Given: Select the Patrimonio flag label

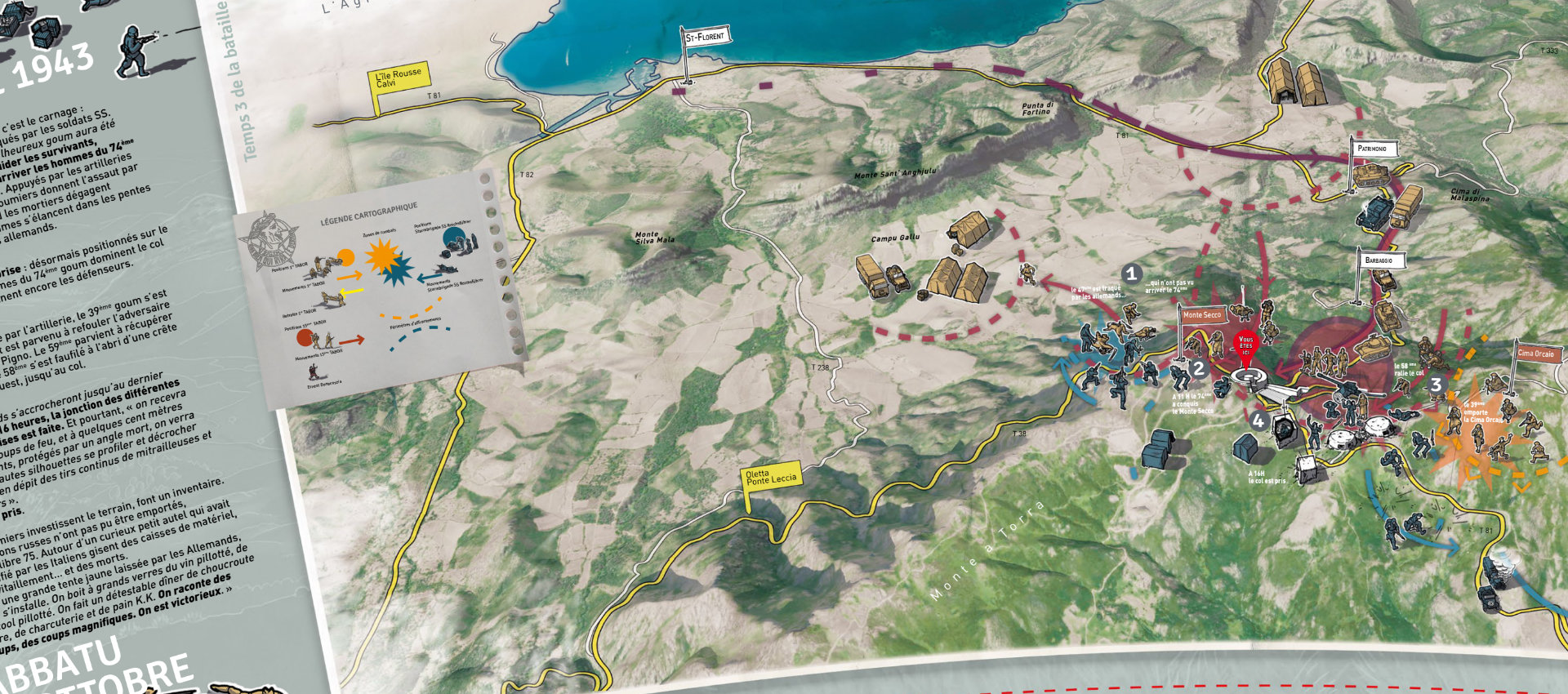Looking at the screenshot, I should coord(1373,149).
